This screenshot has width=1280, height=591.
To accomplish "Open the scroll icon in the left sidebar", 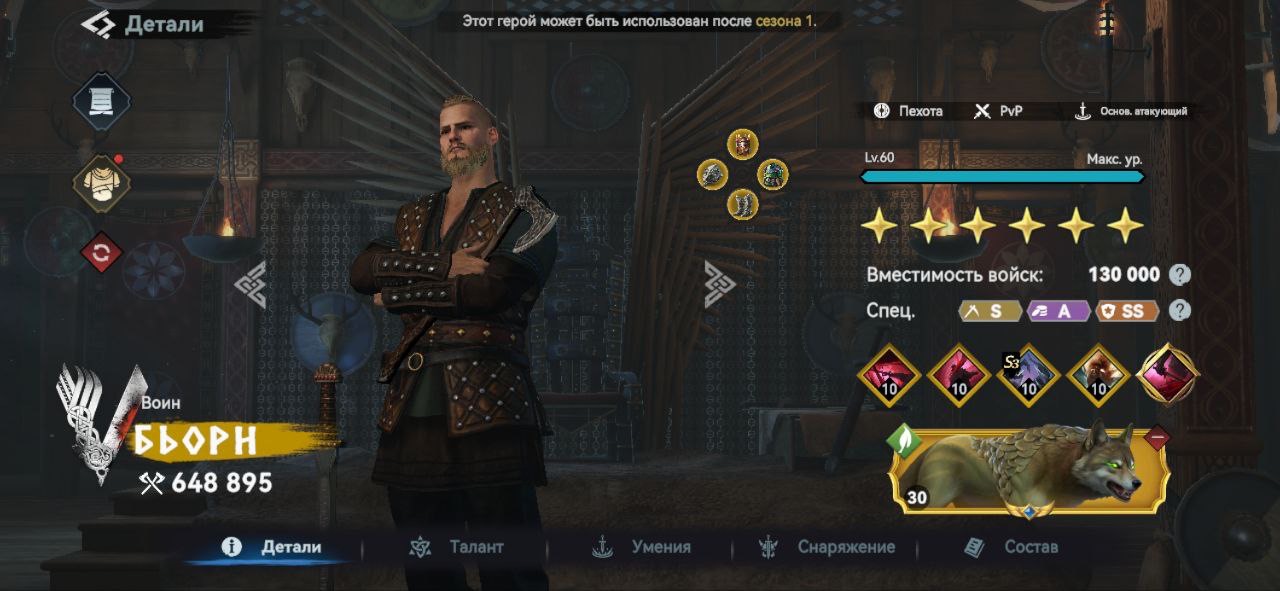I will [101, 103].
